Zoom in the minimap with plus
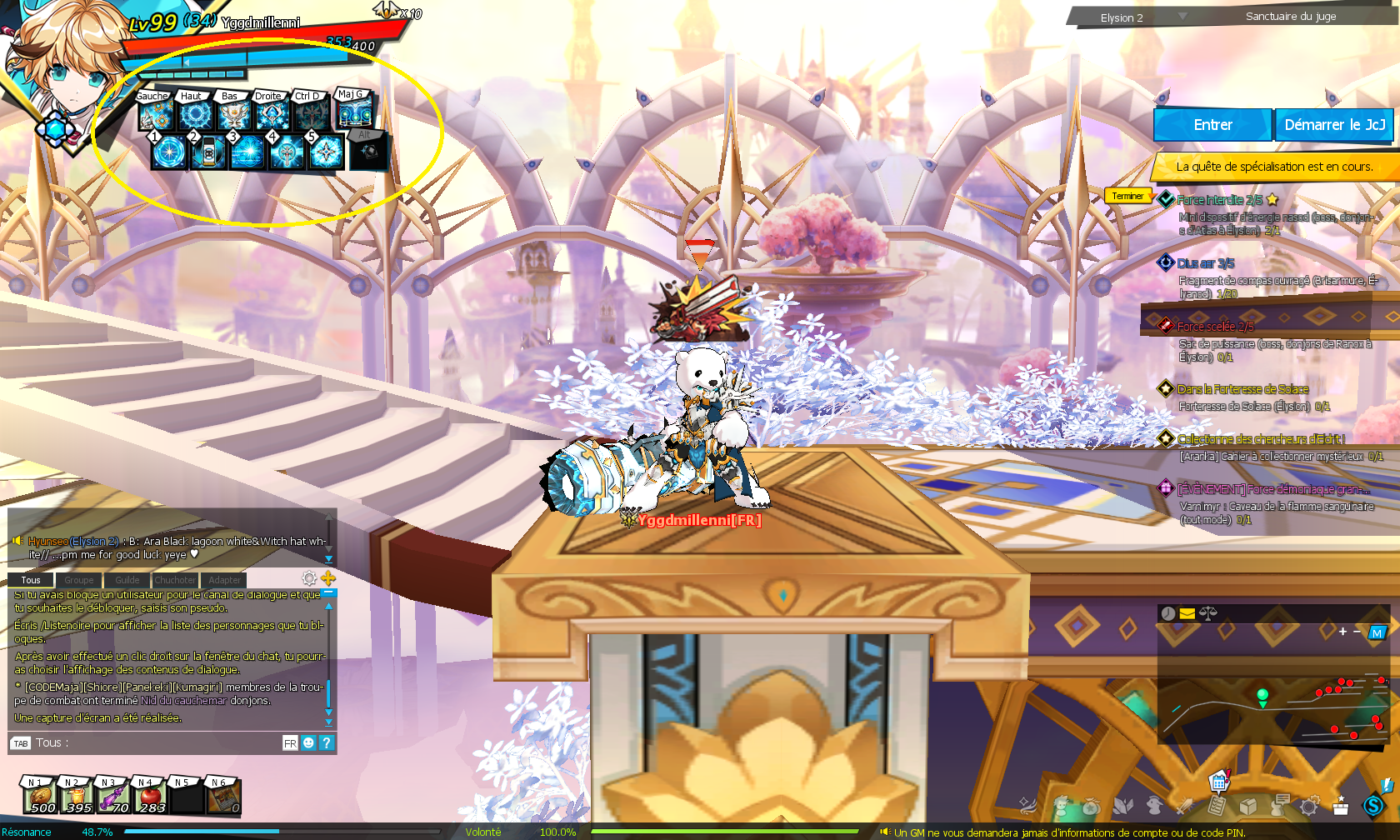The image size is (1400, 840). tap(1342, 632)
